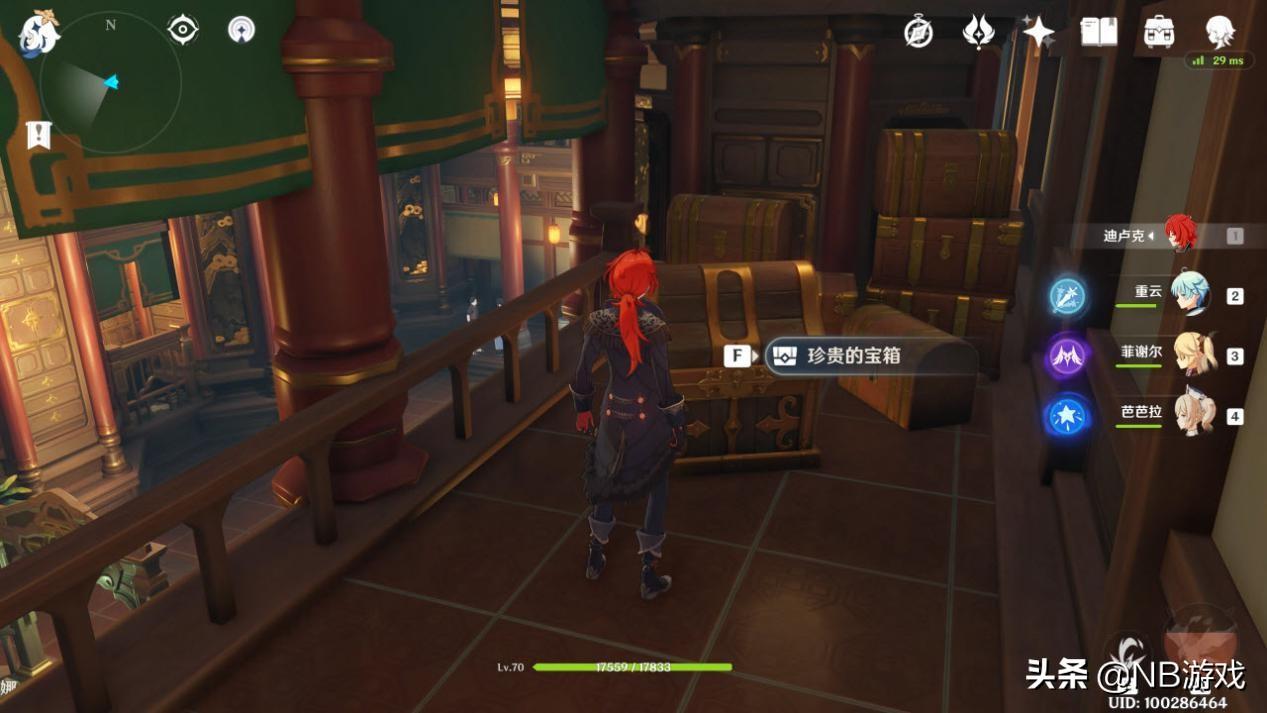The width and height of the screenshot is (1267, 713).
Task: Open the Paimon main menu
Action: tap(38, 33)
